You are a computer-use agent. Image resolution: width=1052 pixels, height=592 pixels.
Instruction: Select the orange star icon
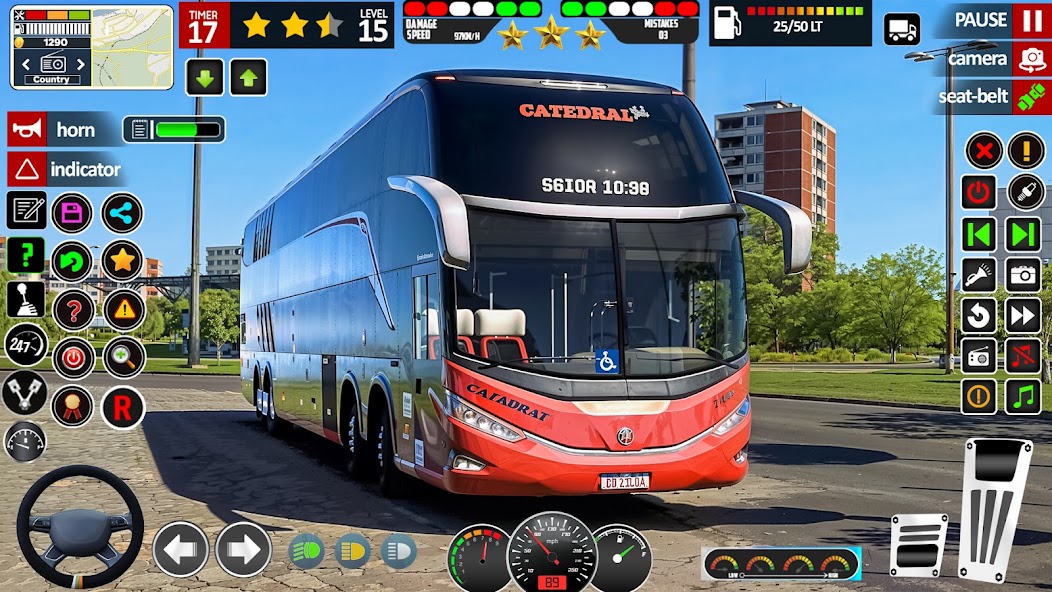pos(122,261)
